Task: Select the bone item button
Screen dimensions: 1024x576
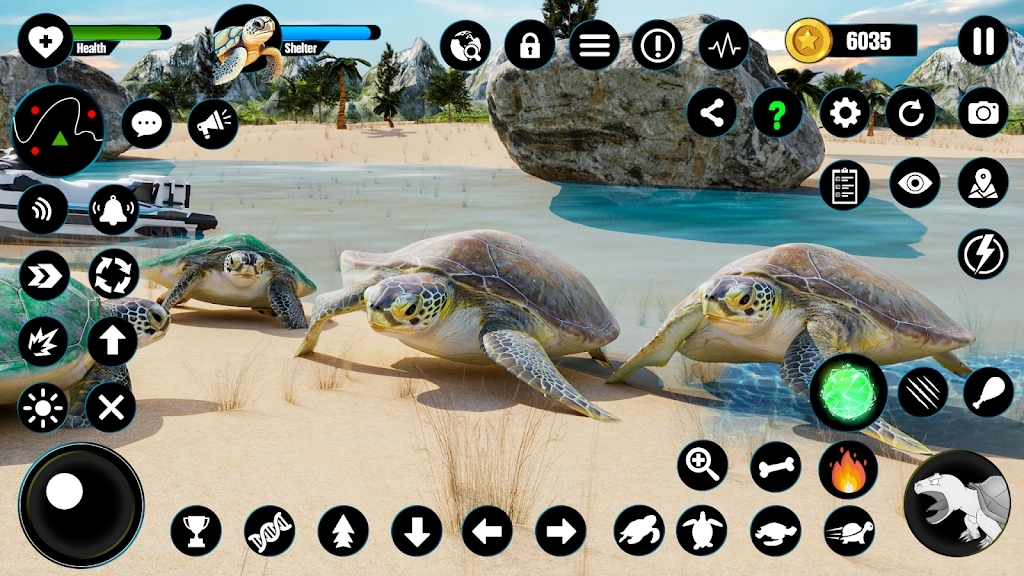Action: tap(776, 467)
